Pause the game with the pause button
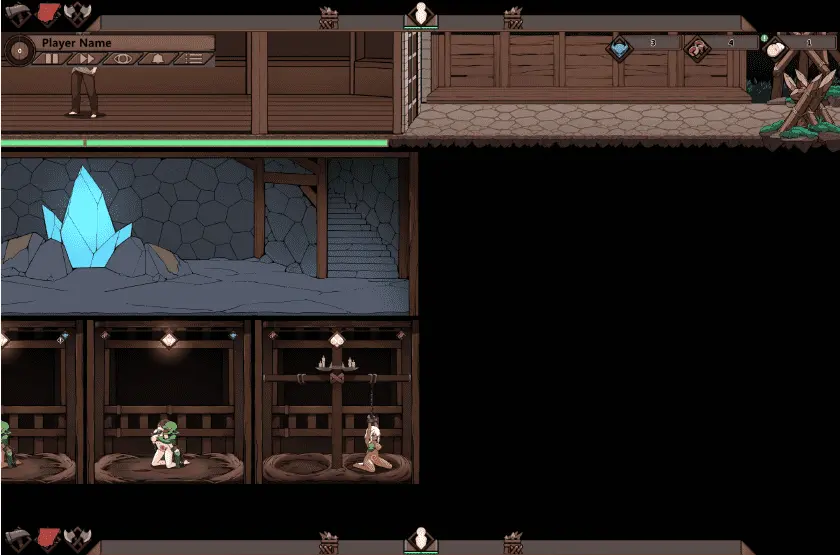Screen dimensions: 840x555 click(x=52, y=59)
